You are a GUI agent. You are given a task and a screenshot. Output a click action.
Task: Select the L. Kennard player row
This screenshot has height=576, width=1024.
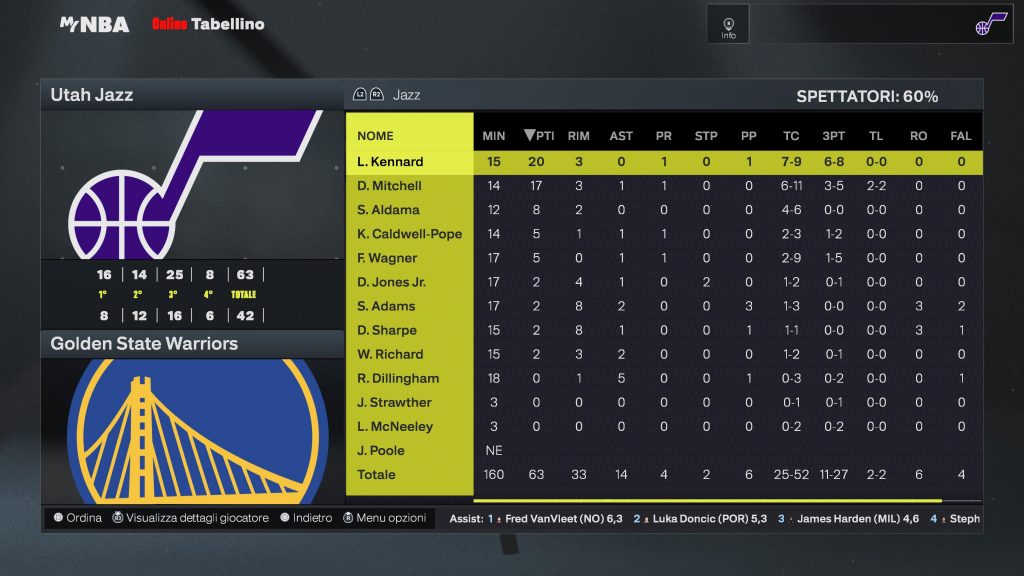click(390, 162)
